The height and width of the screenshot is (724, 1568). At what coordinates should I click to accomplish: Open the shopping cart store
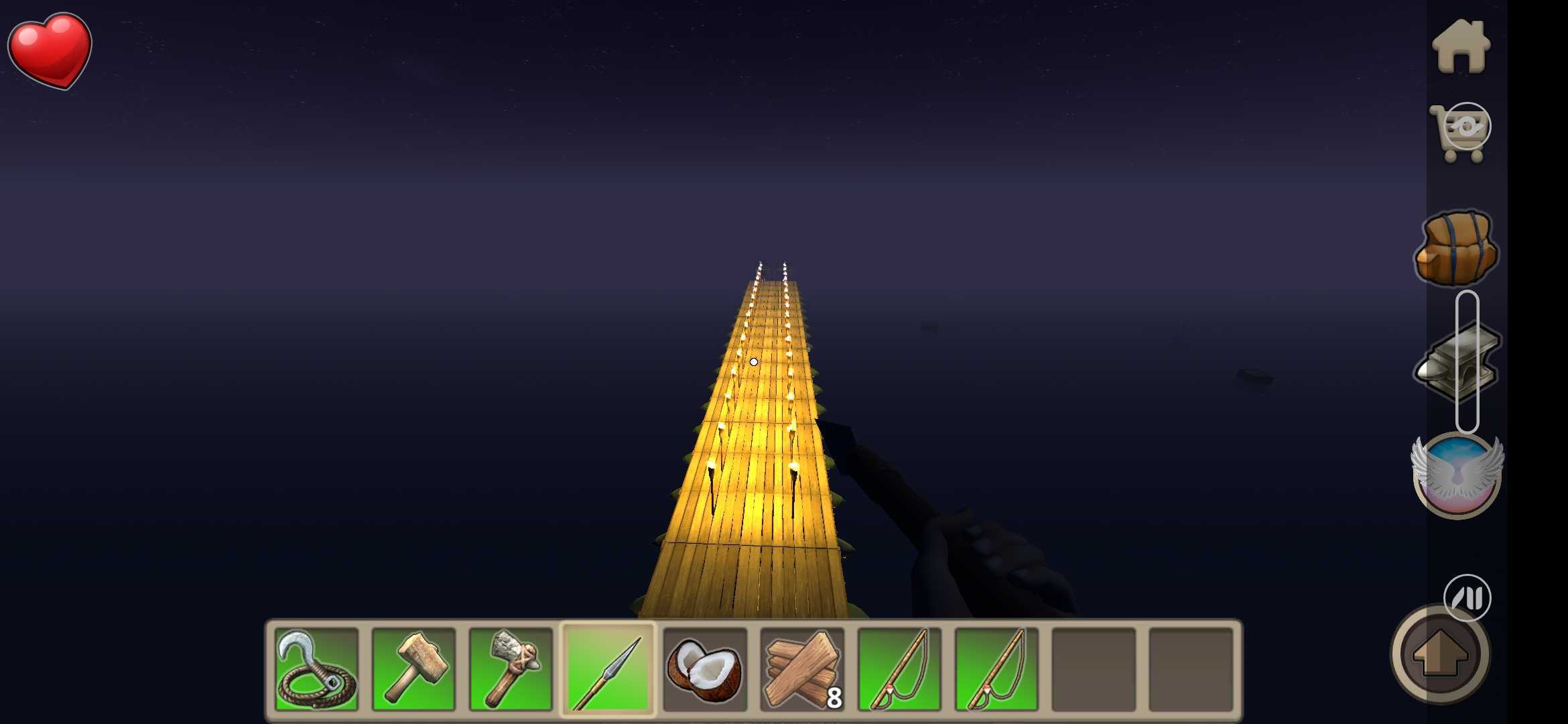click(1461, 133)
